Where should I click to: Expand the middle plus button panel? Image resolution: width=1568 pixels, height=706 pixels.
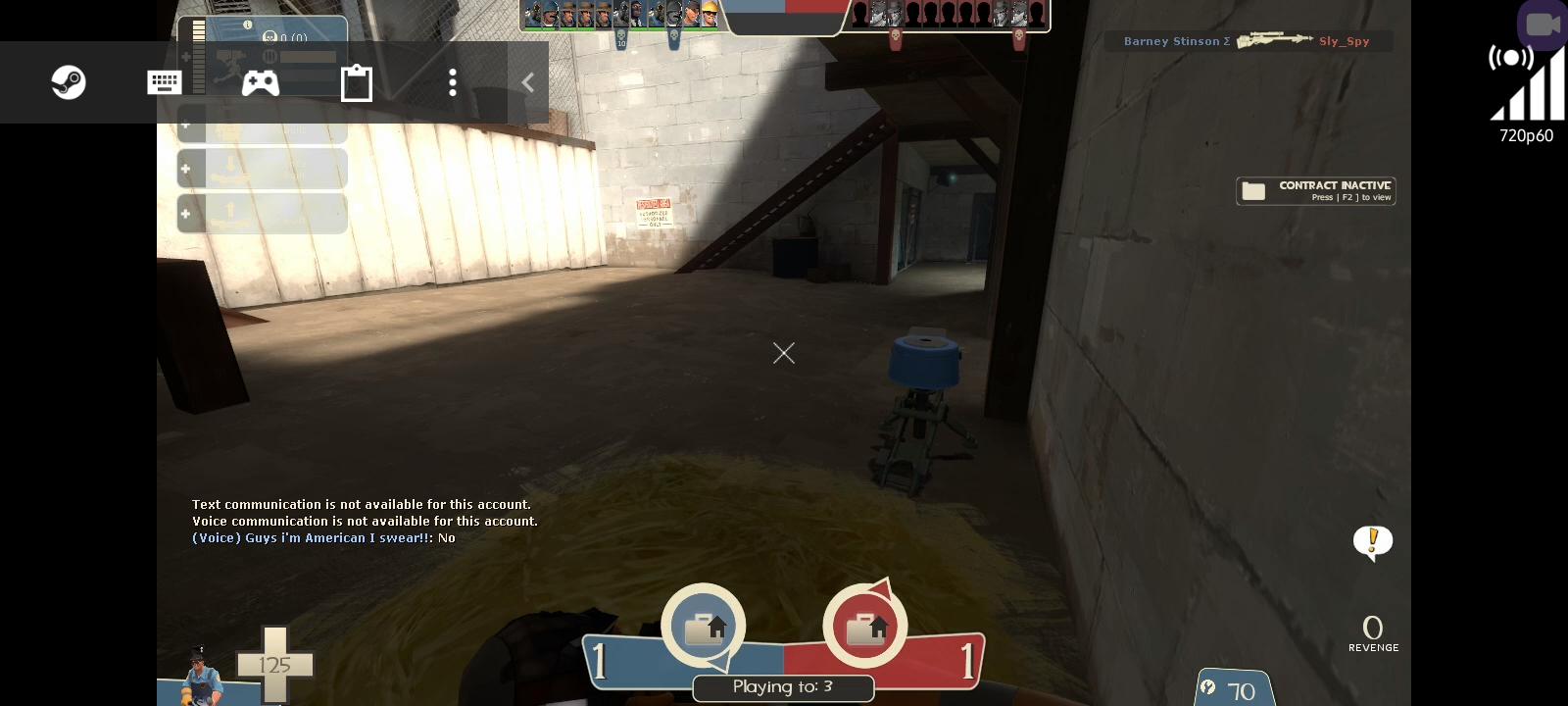click(x=185, y=169)
